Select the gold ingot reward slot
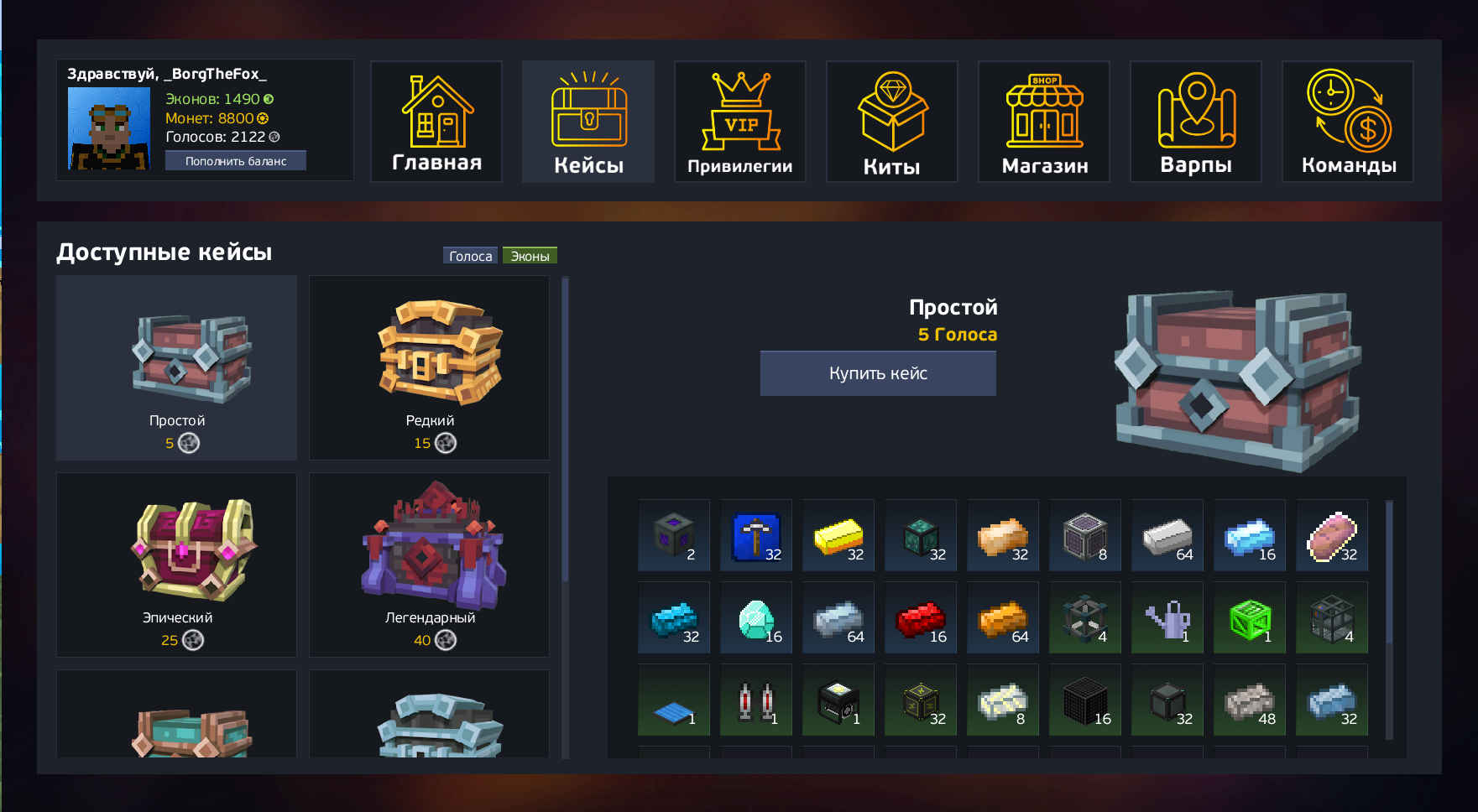The width and height of the screenshot is (1478, 812). click(838, 536)
